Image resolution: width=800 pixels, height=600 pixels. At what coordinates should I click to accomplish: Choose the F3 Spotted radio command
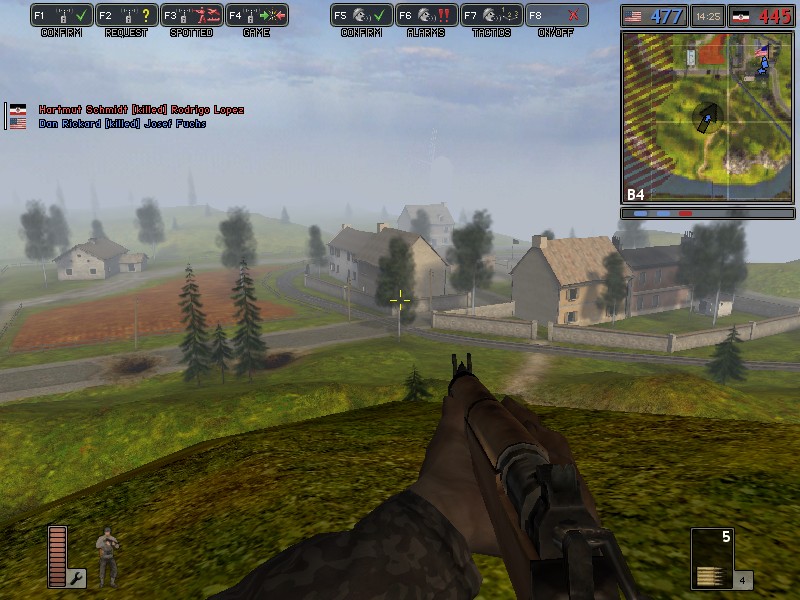190,16
